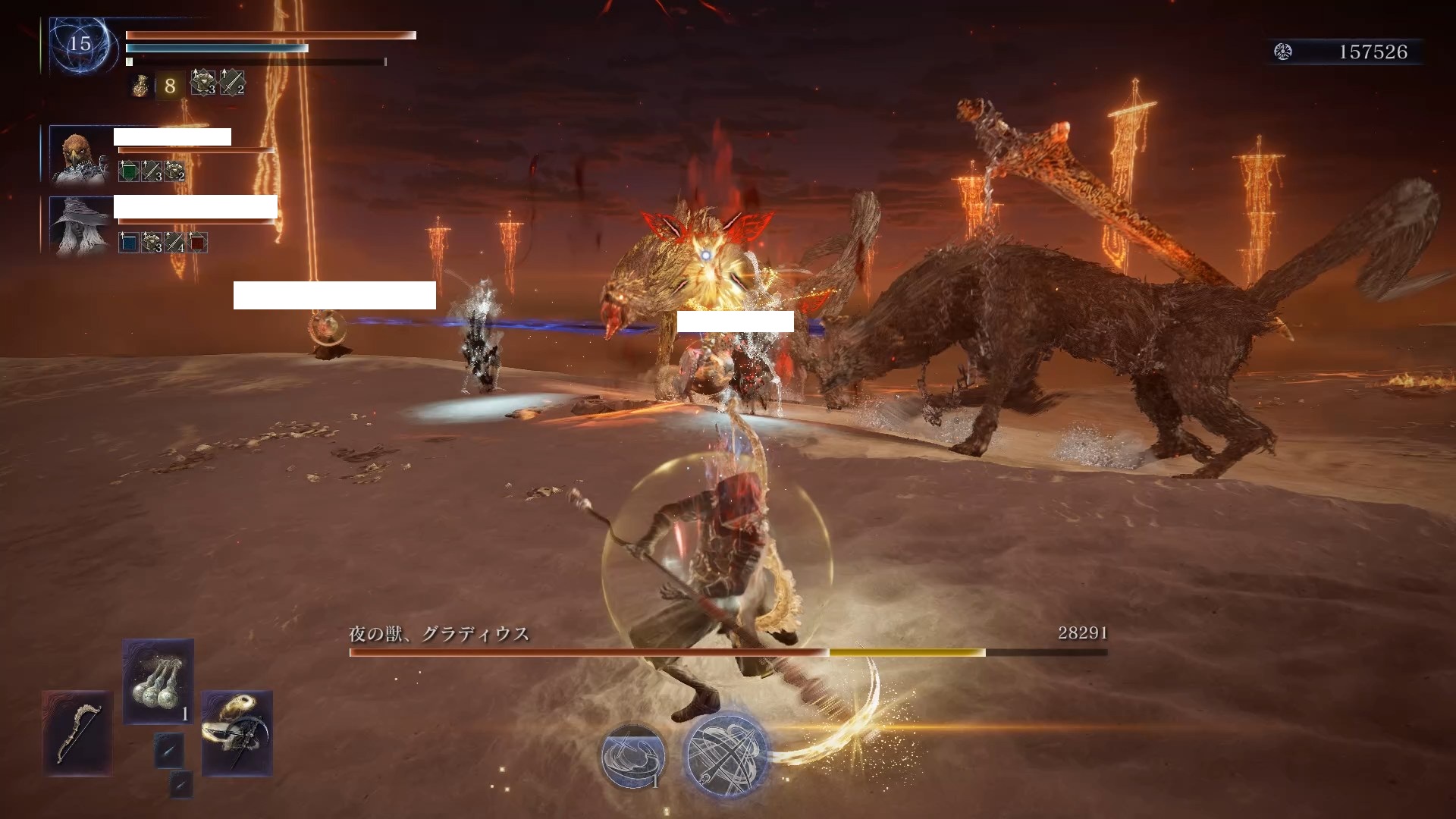
Task: Open the level 15 character emblem
Action: [80, 45]
